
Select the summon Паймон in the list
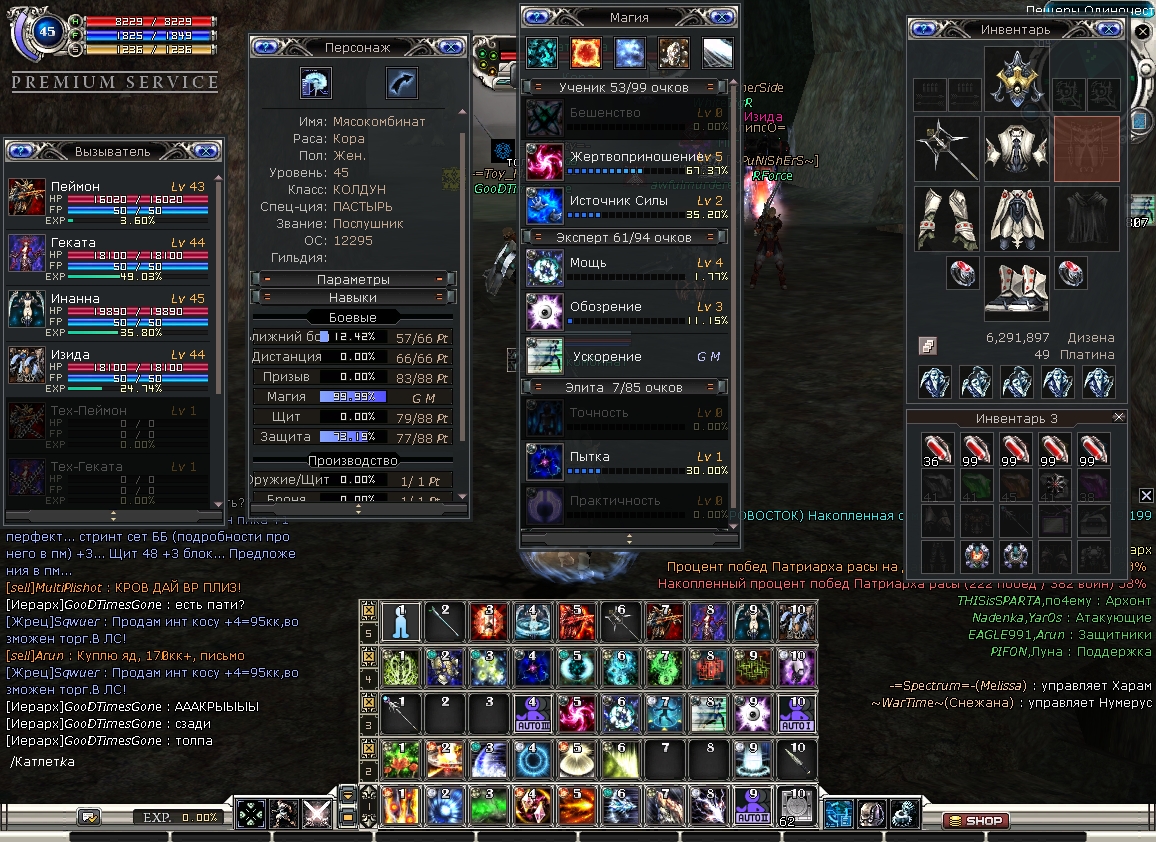coord(27,197)
